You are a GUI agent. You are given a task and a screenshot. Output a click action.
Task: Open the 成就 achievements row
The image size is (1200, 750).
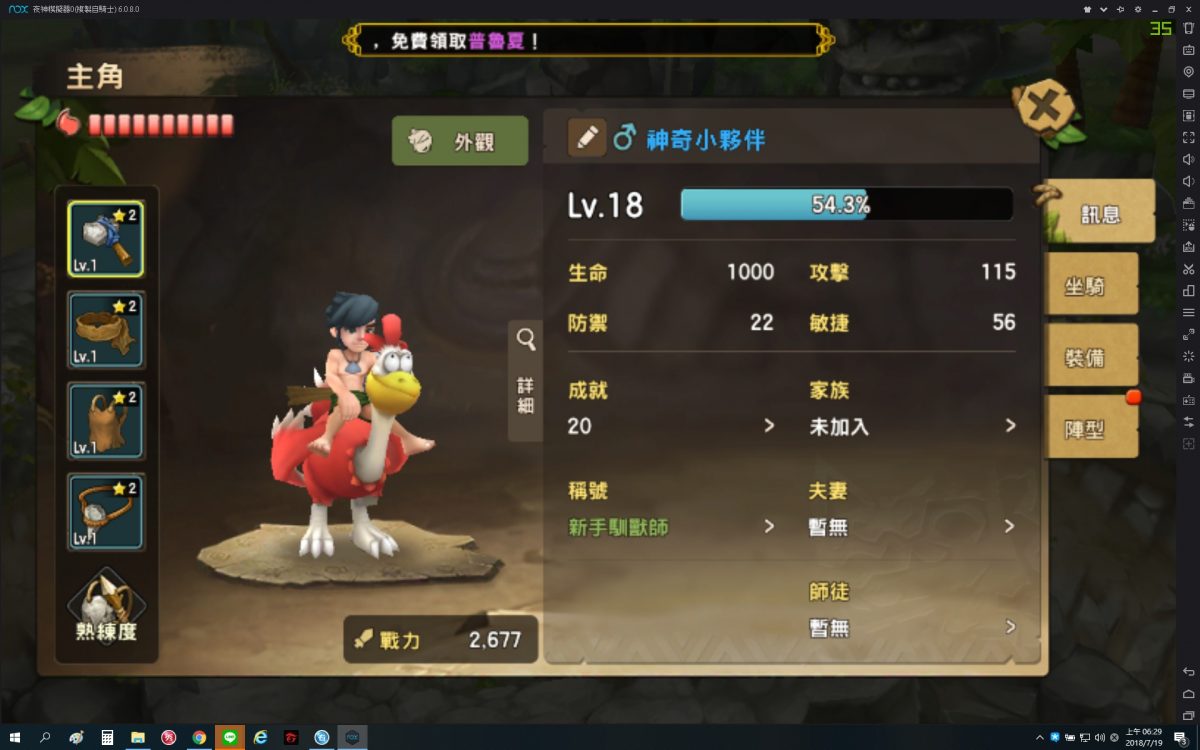[x=672, y=426]
